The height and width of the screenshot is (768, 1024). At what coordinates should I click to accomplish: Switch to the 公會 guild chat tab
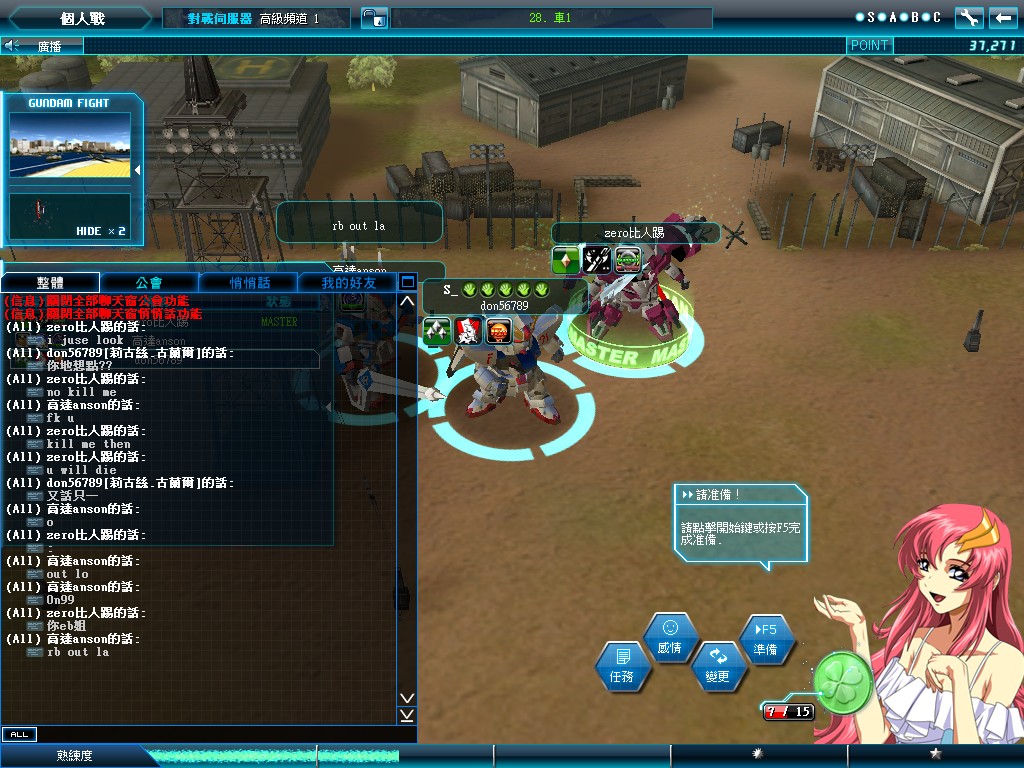(148, 283)
